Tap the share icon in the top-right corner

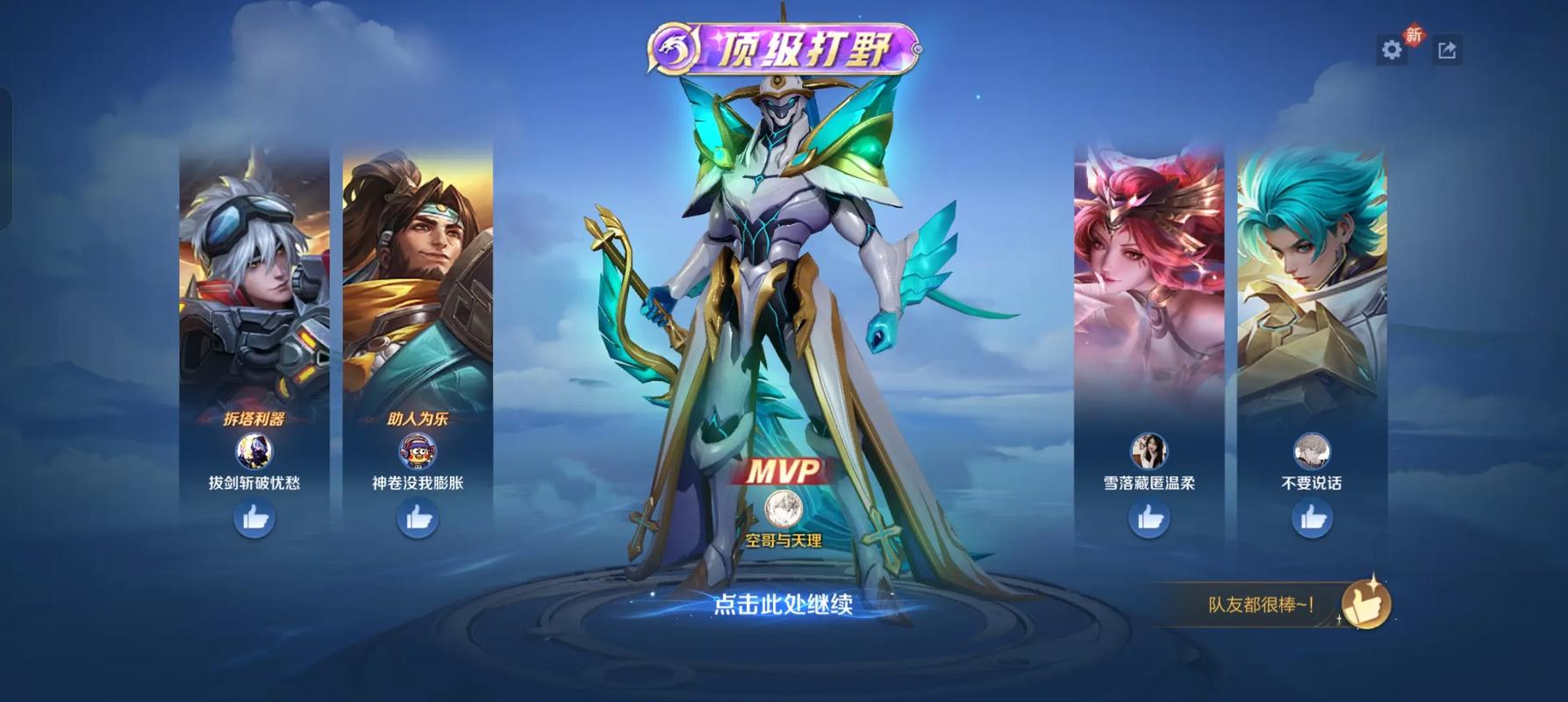tap(1449, 48)
